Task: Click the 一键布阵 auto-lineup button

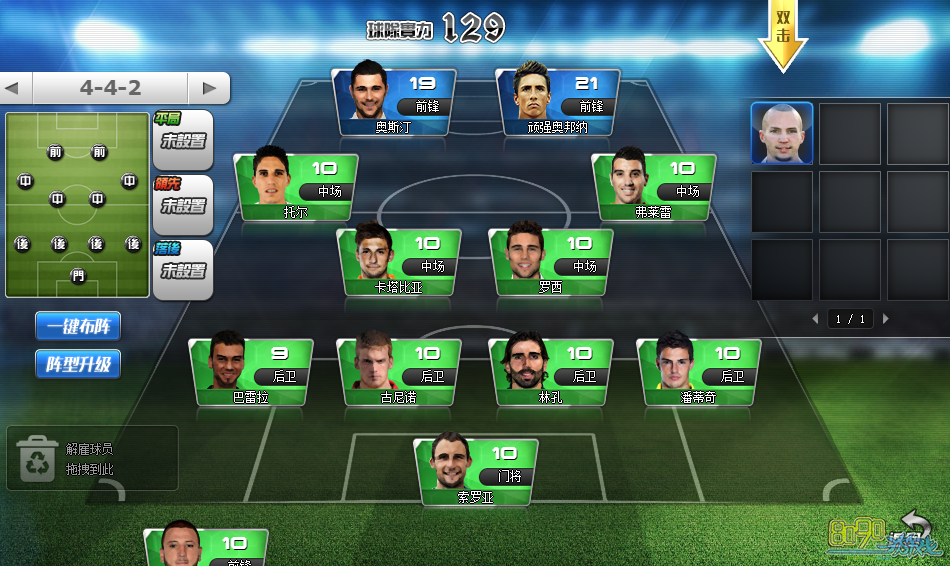Action: coord(78,326)
